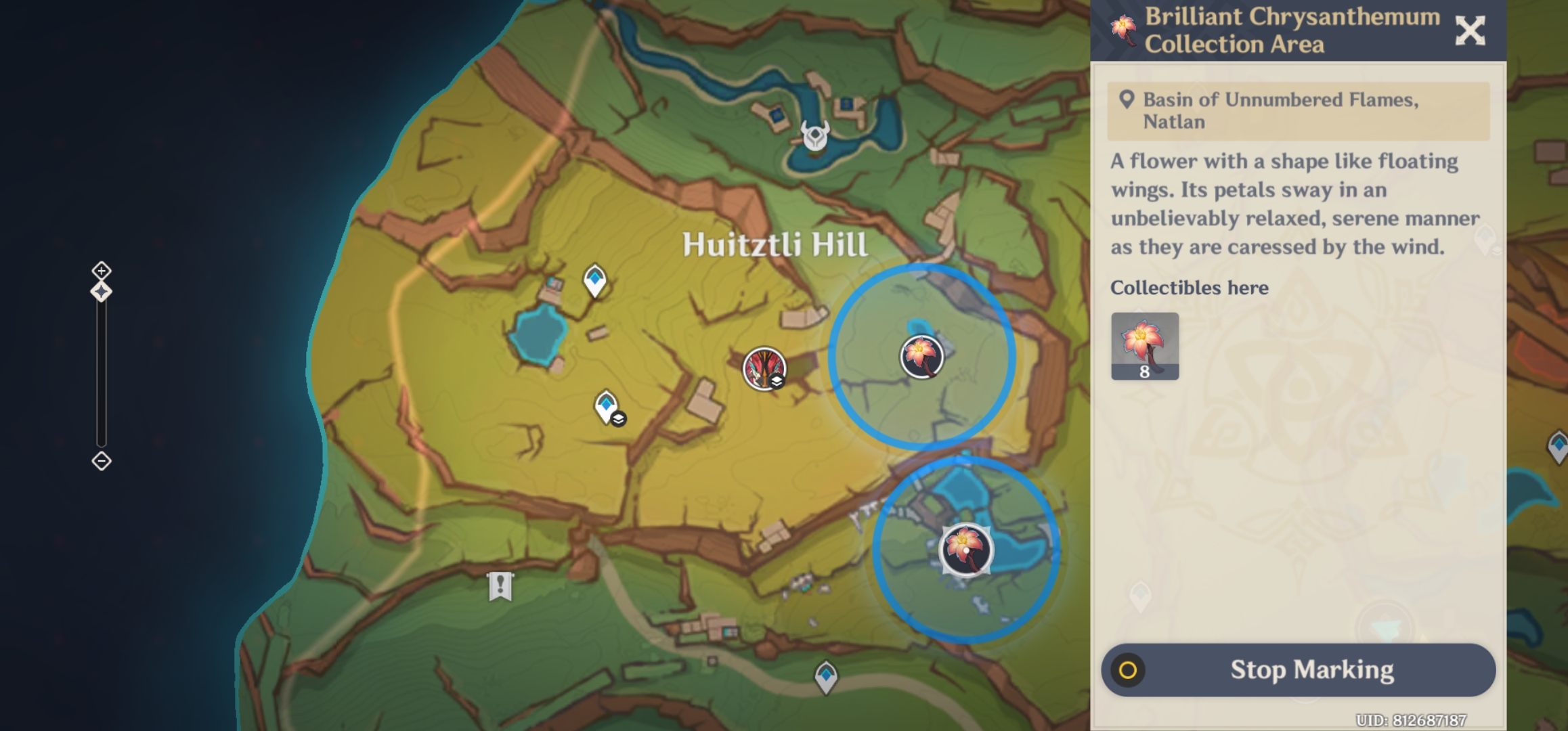Viewport: 1568px width, 731px height.
Task: Click the map zoom slider handle
Action: point(101,290)
